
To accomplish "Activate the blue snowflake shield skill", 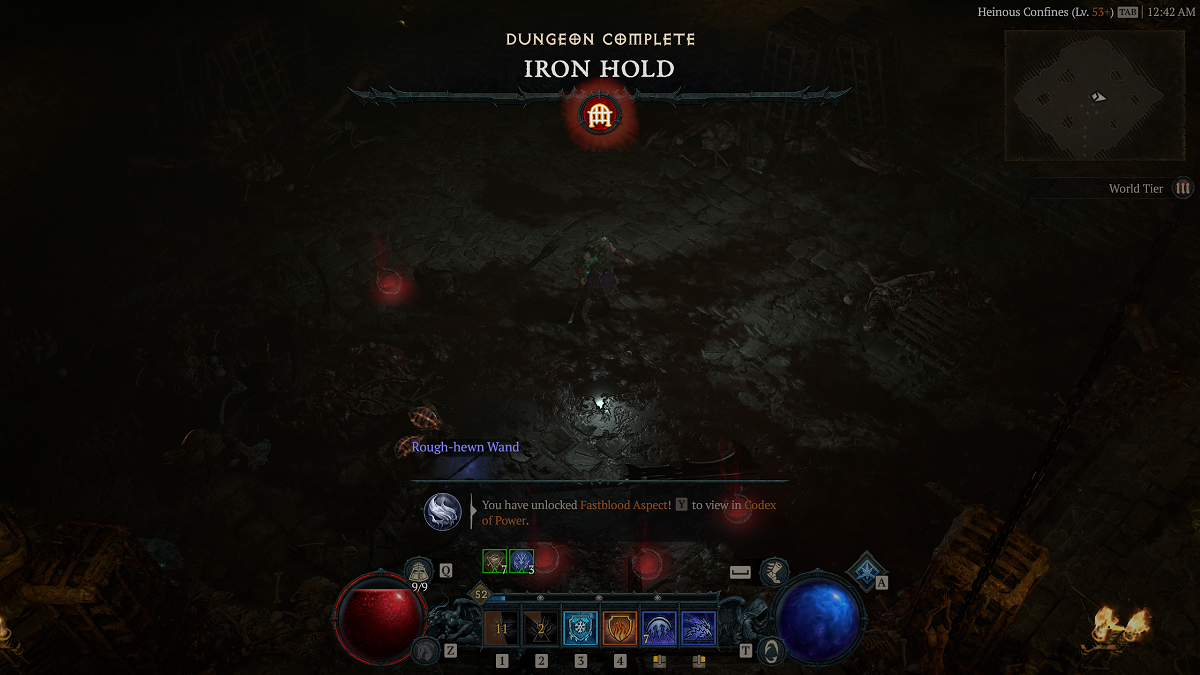I will pos(580,629).
